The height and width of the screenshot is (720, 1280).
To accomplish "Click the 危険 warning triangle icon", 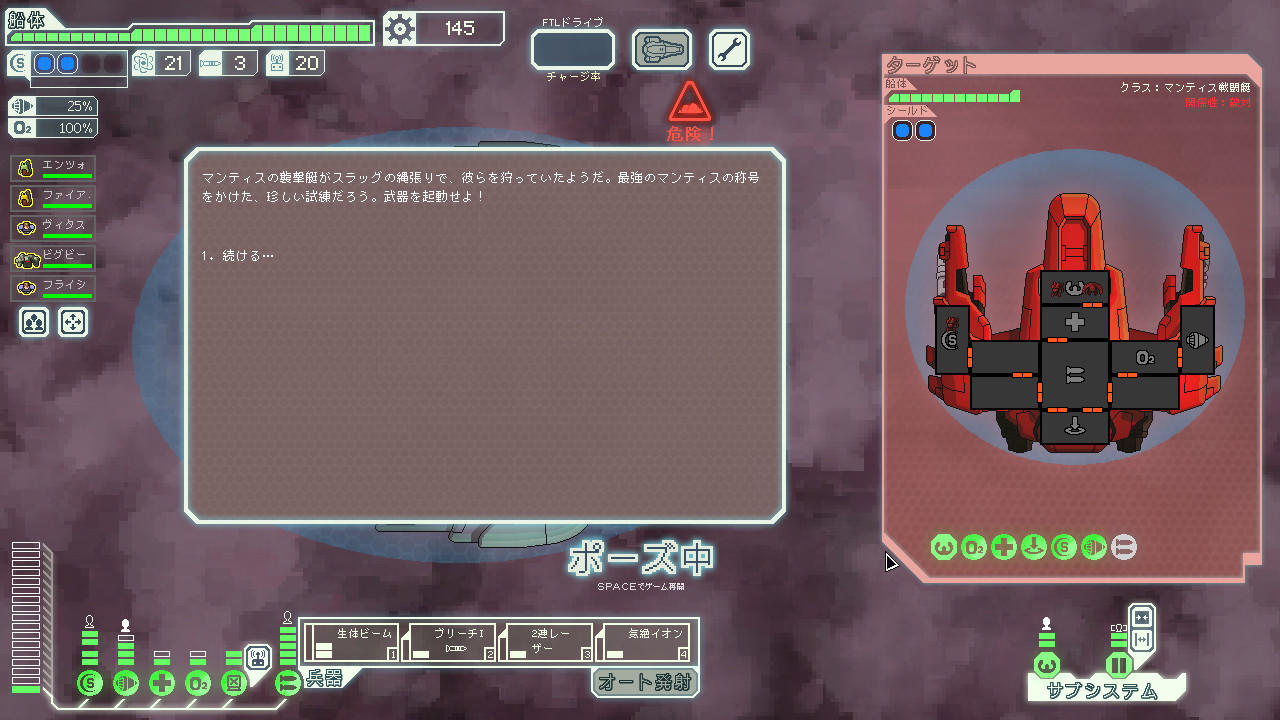I will [x=688, y=108].
